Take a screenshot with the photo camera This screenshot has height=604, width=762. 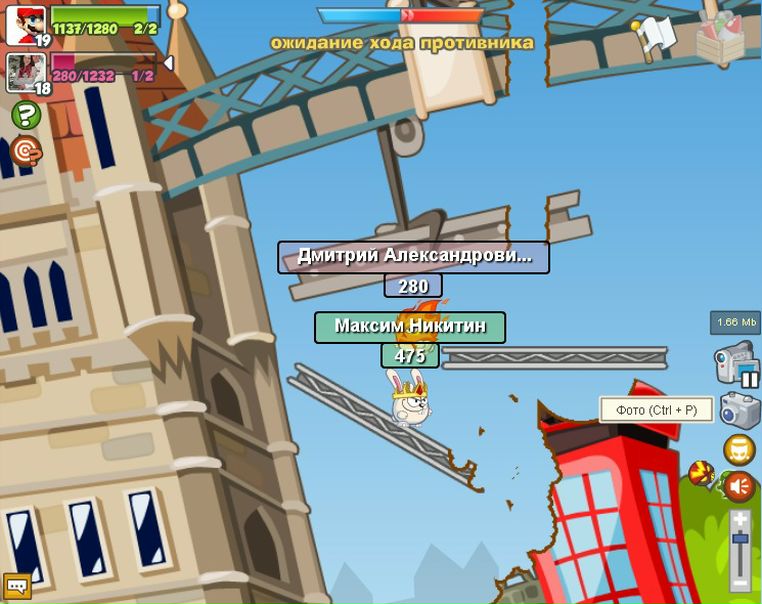740,410
